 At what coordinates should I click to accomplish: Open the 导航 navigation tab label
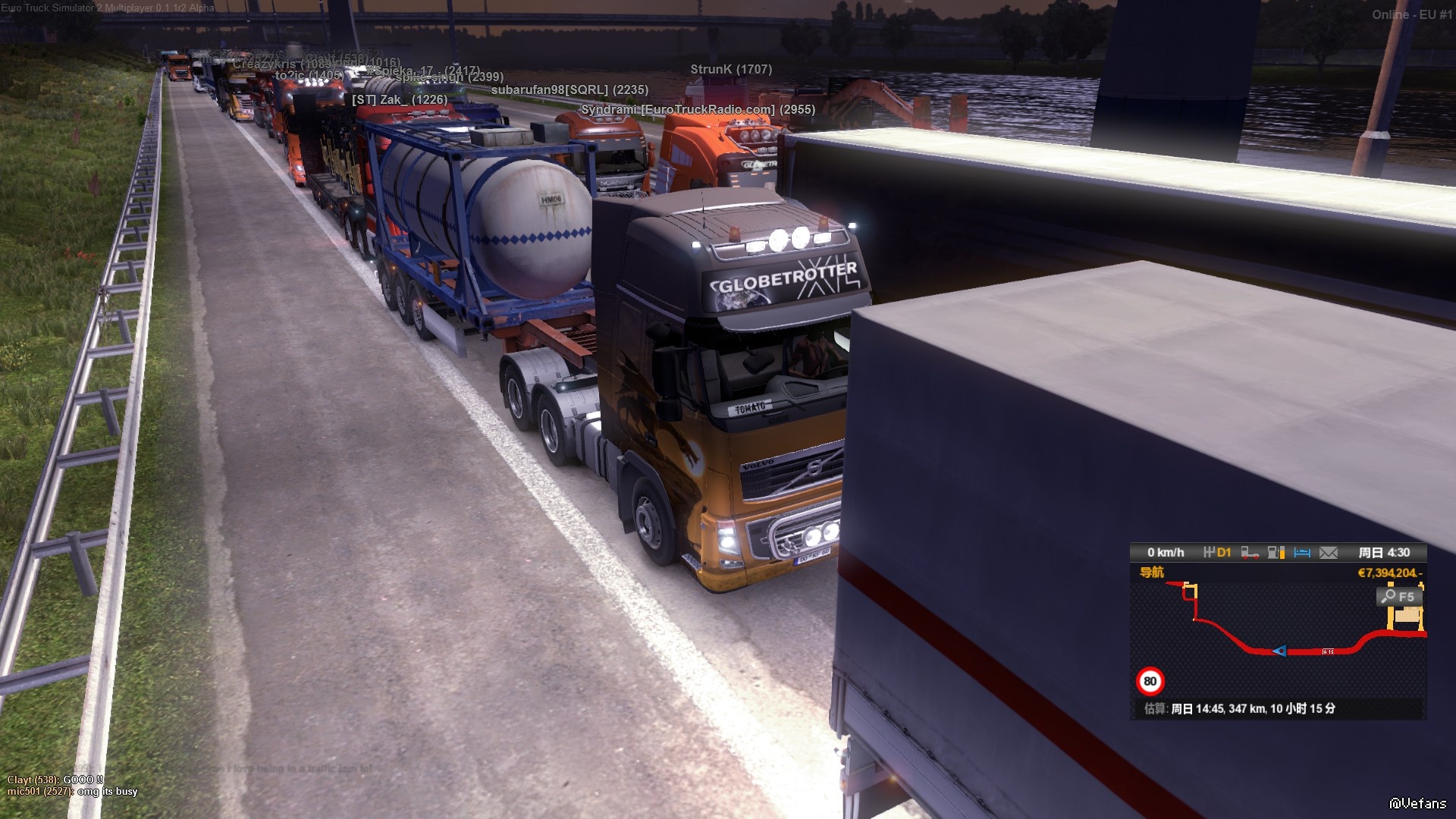[x=1151, y=573]
